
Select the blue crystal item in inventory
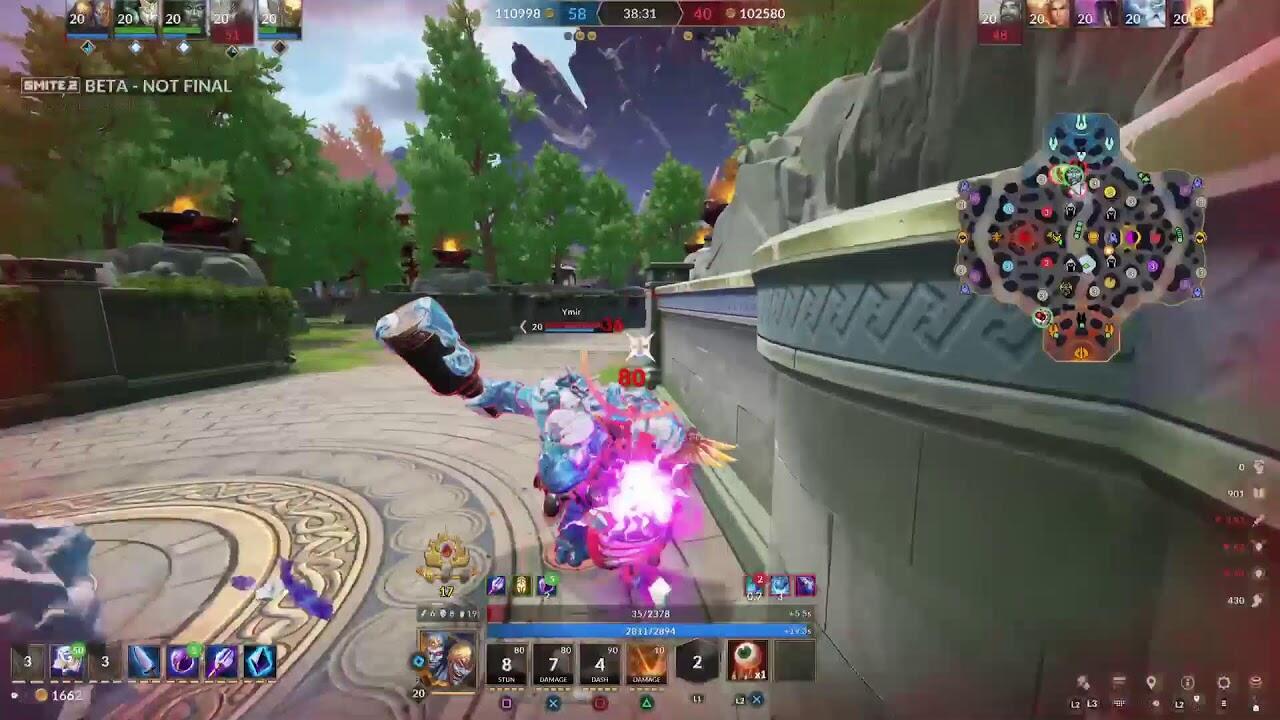pyautogui.click(x=260, y=661)
